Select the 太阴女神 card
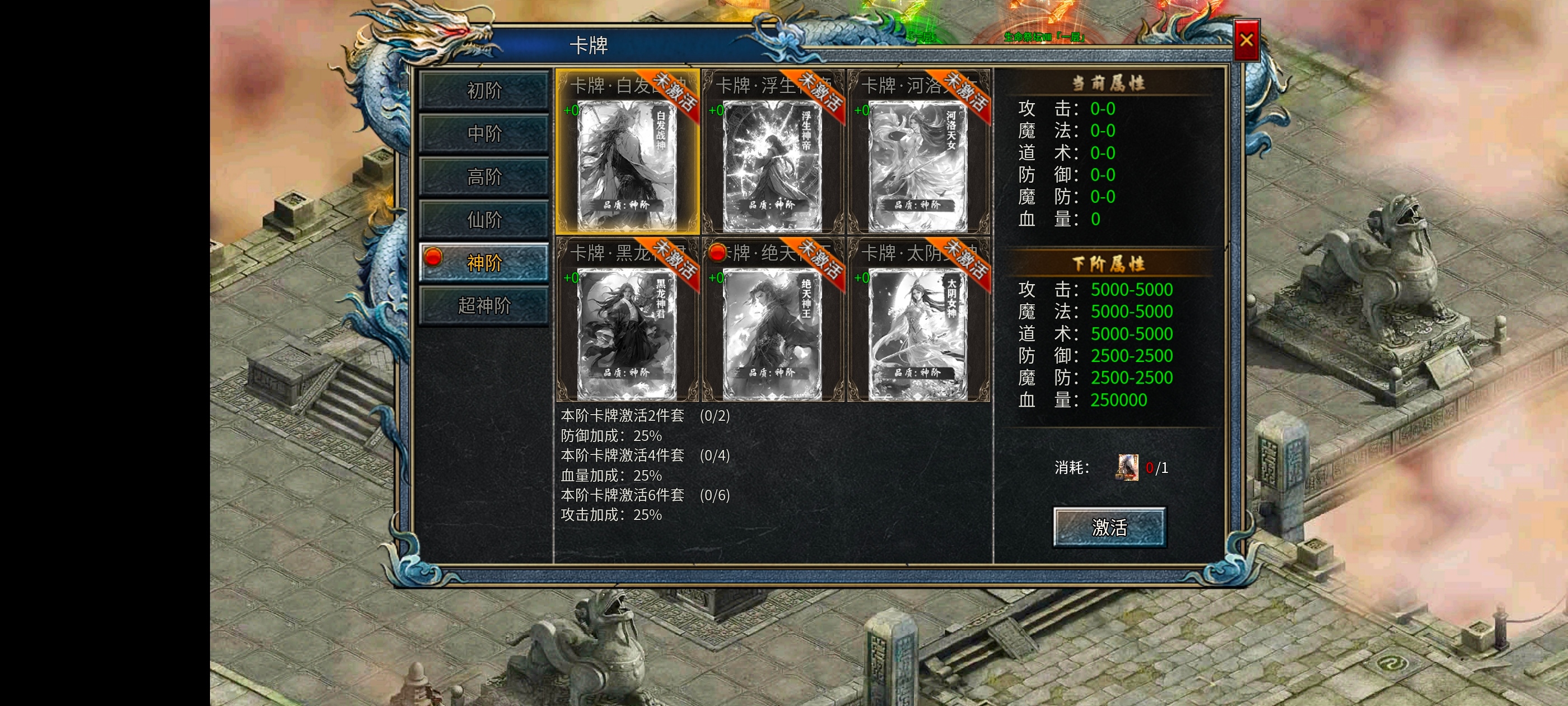Image resolution: width=1568 pixels, height=706 pixels. pos(917,327)
